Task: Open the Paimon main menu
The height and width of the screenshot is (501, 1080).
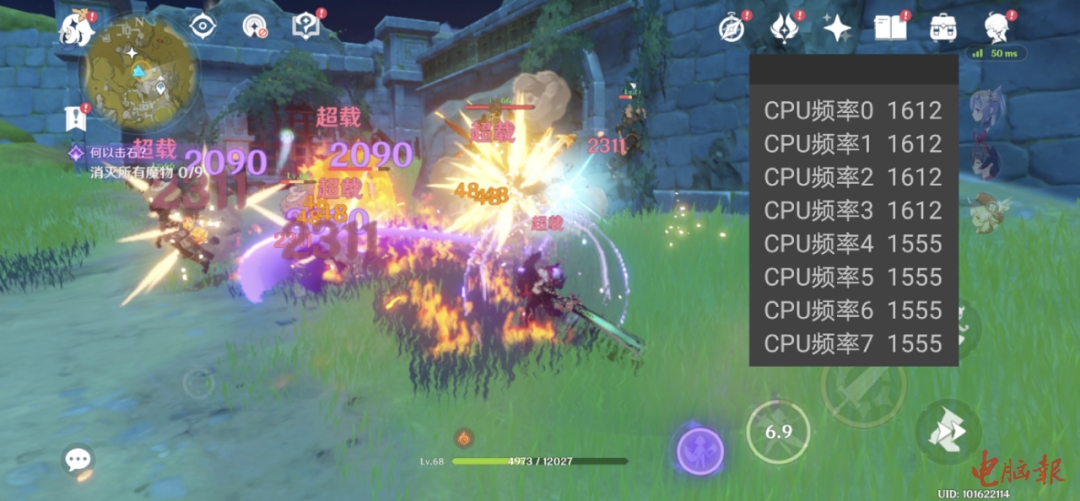Action: pyautogui.click(x=77, y=30)
